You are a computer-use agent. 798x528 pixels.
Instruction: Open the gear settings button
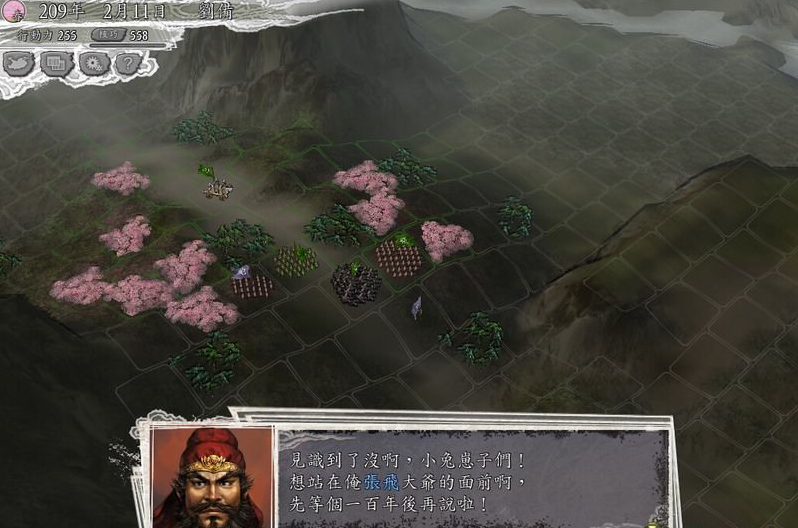pos(93,64)
